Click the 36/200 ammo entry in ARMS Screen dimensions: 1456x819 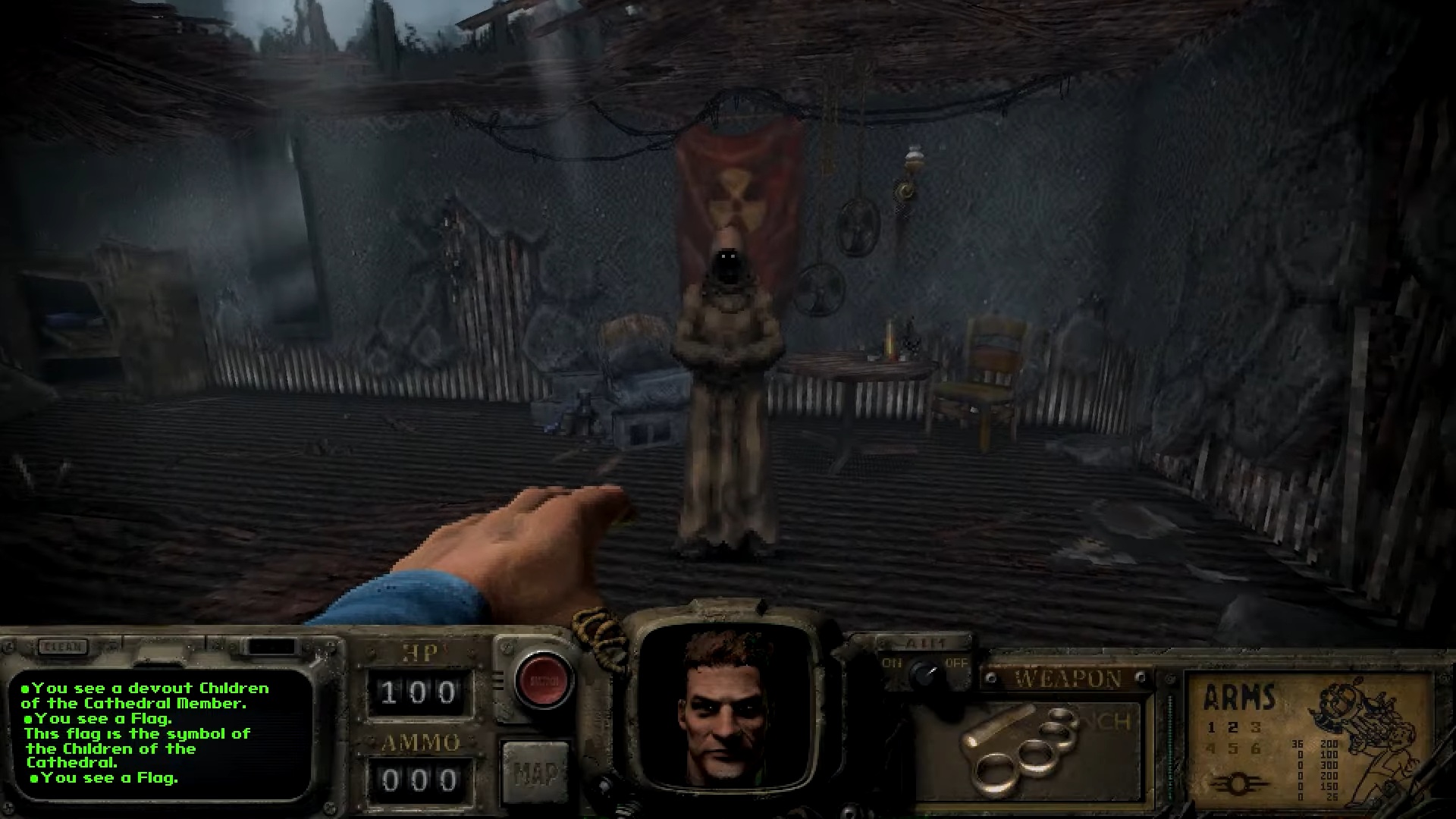point(1313,745)
